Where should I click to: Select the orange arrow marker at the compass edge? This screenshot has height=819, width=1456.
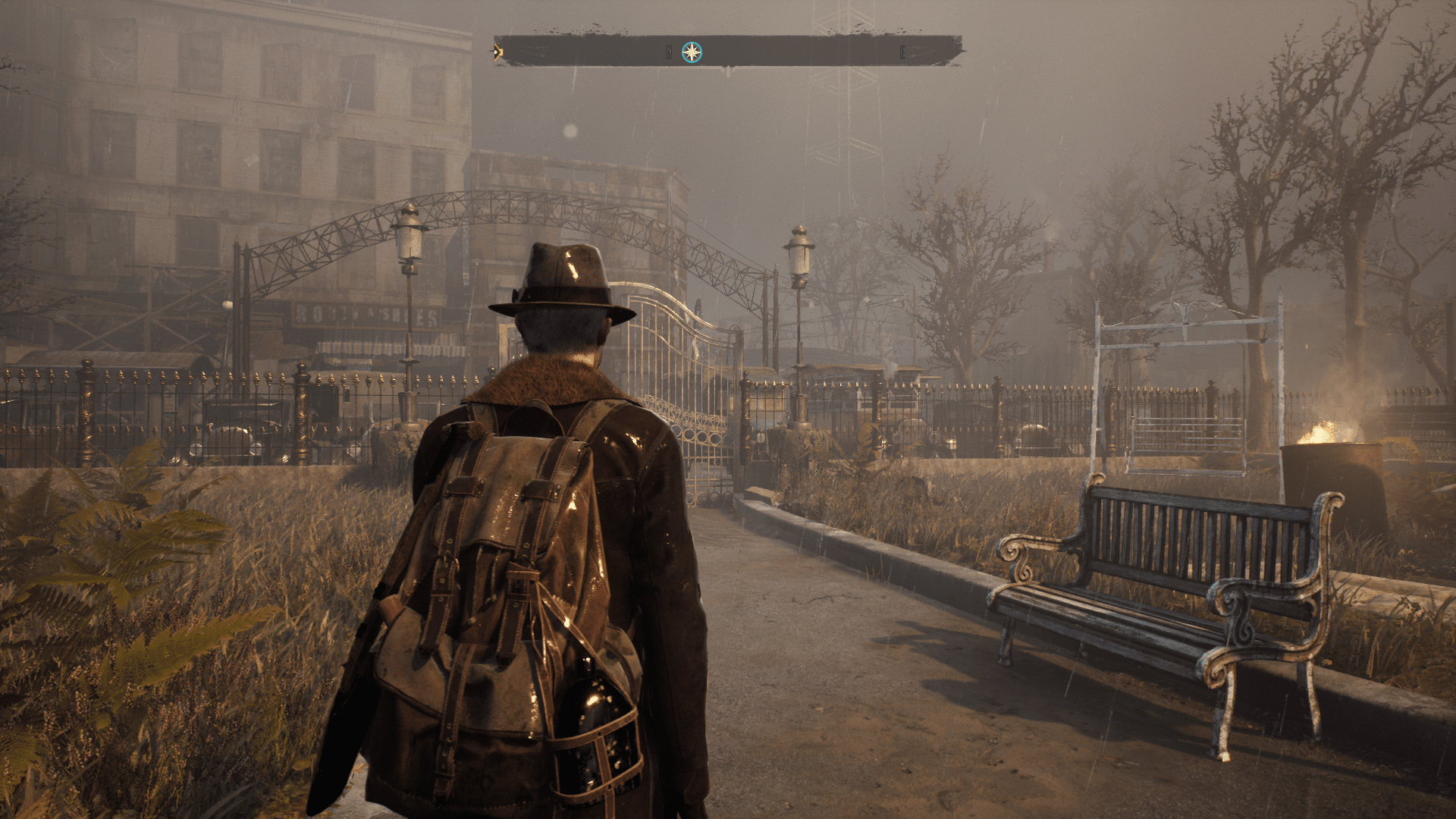tap(497, 52)
